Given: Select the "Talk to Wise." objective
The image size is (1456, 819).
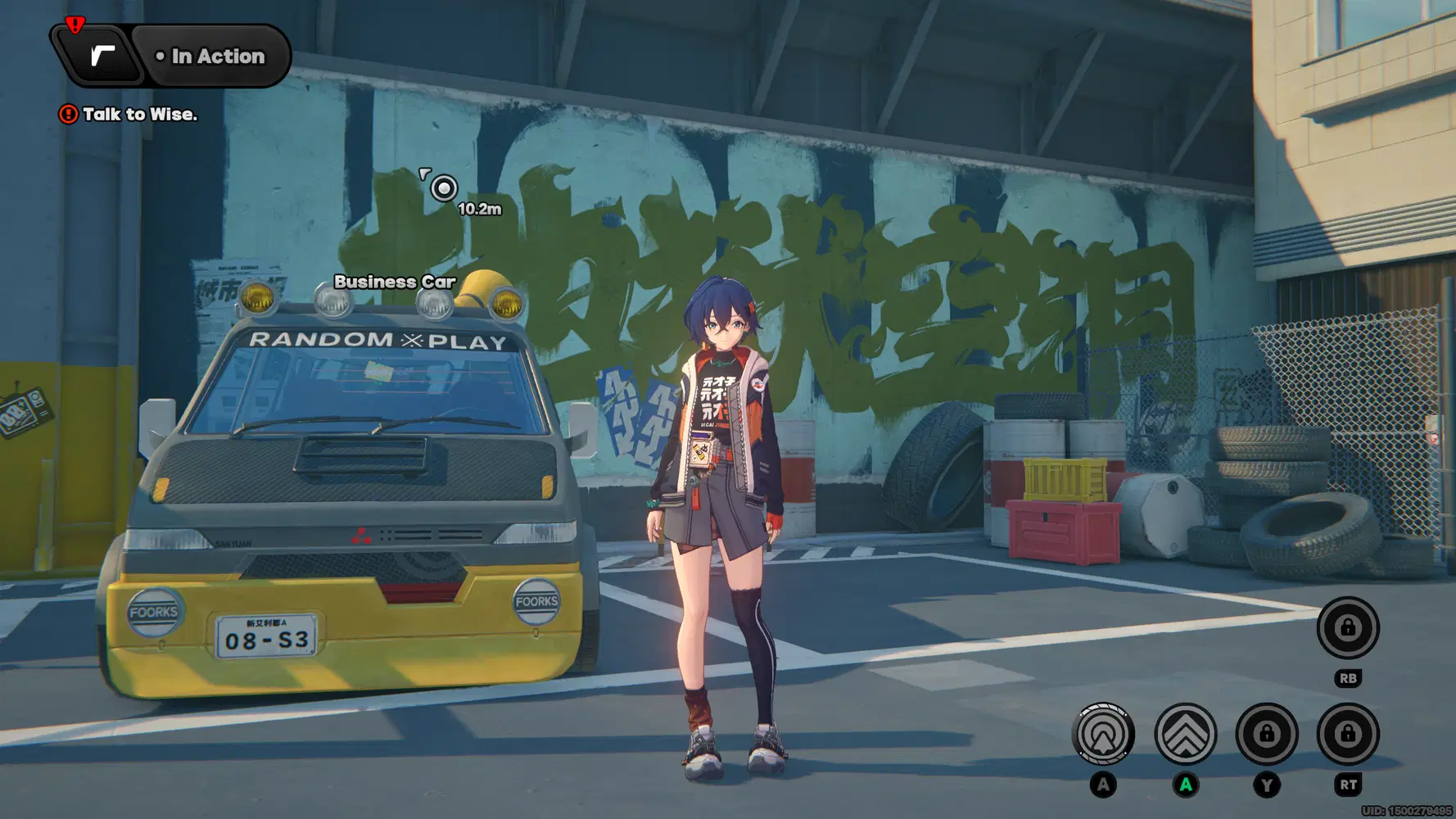Looking at the screenshot, I should pos(139,115).
